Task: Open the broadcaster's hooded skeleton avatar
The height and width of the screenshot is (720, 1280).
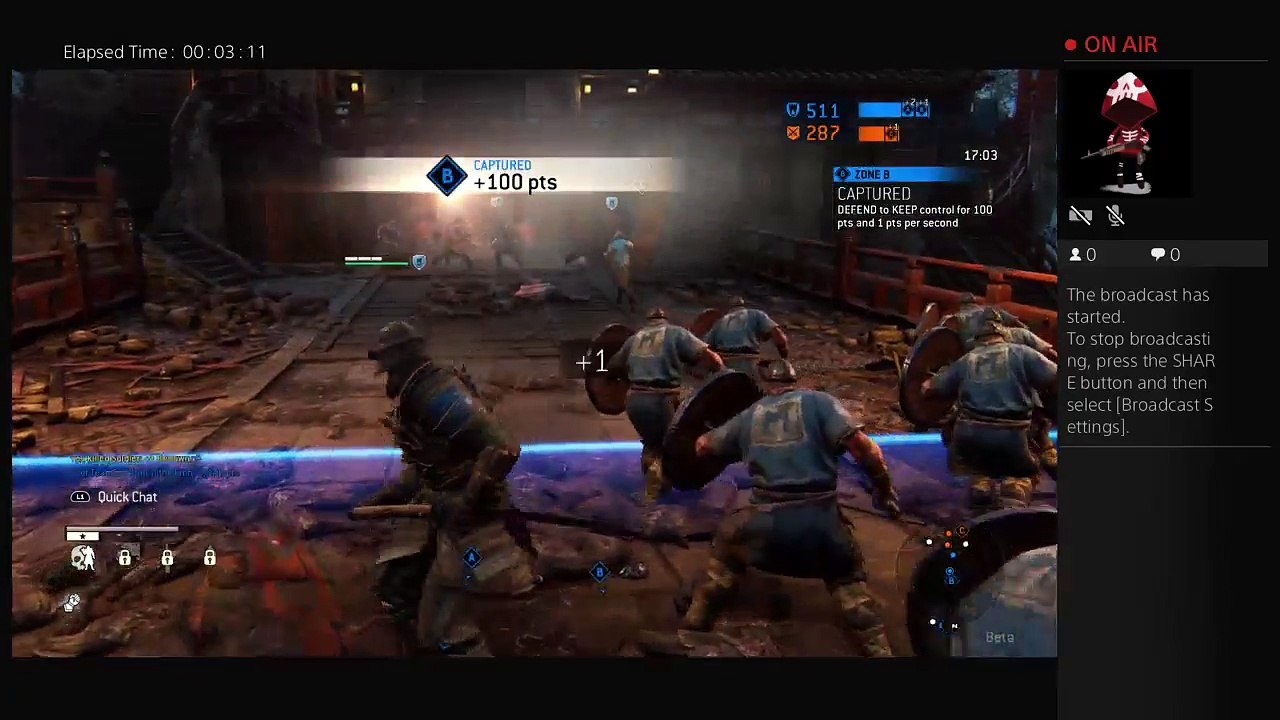Action: click(1128, 132)
